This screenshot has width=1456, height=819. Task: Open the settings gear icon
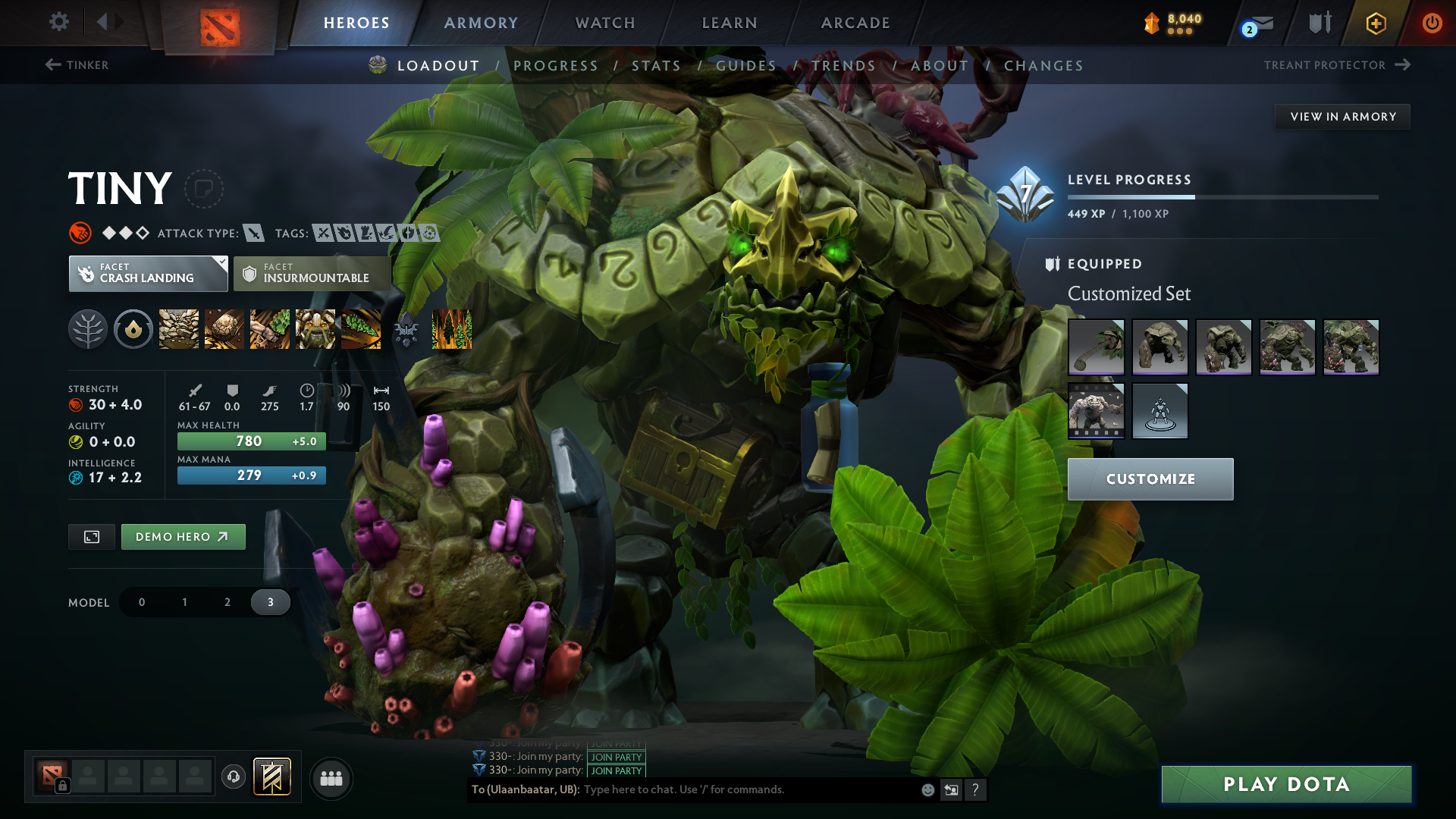58,23
